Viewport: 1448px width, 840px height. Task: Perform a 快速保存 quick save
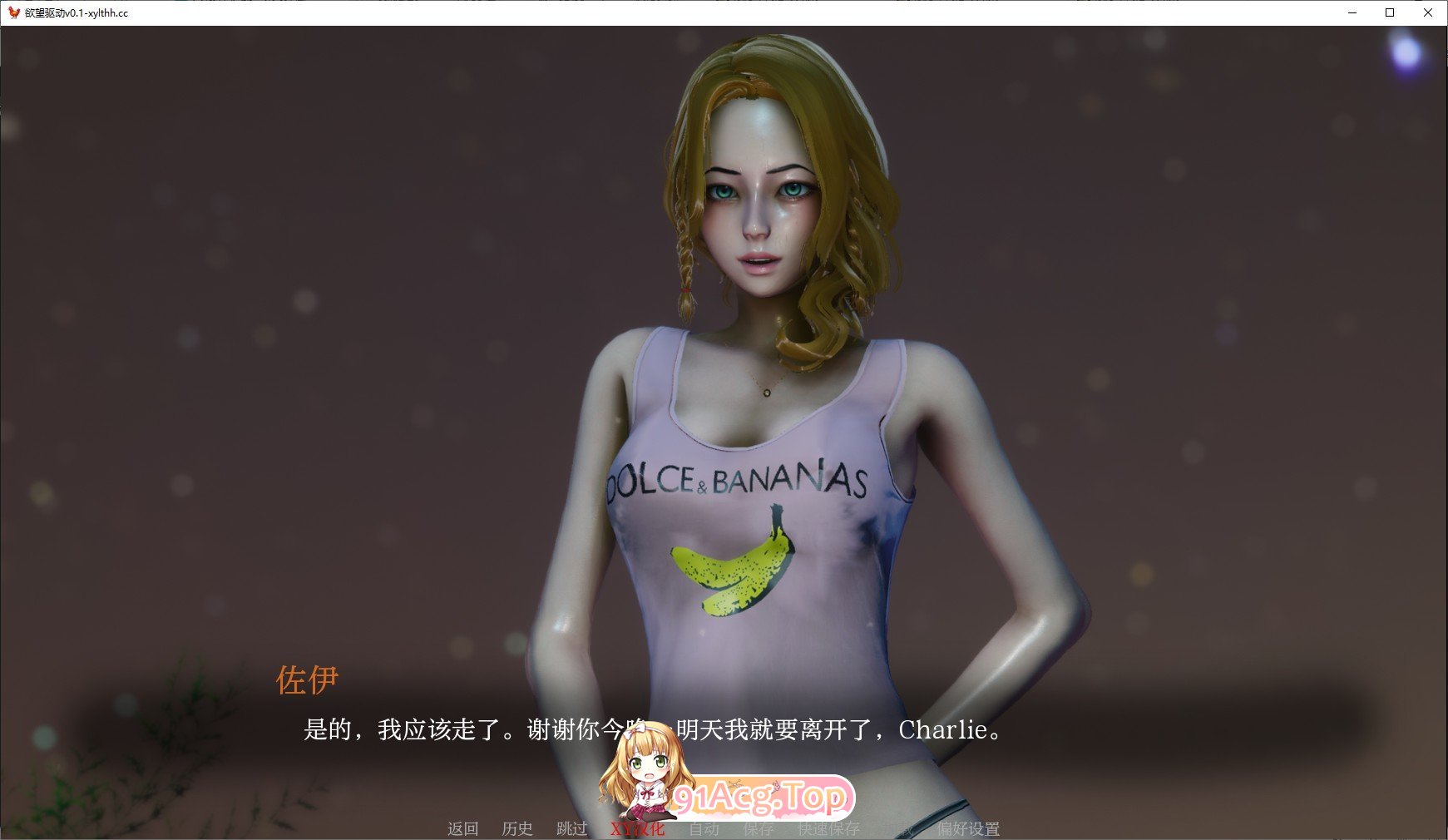tap(828, 829)
